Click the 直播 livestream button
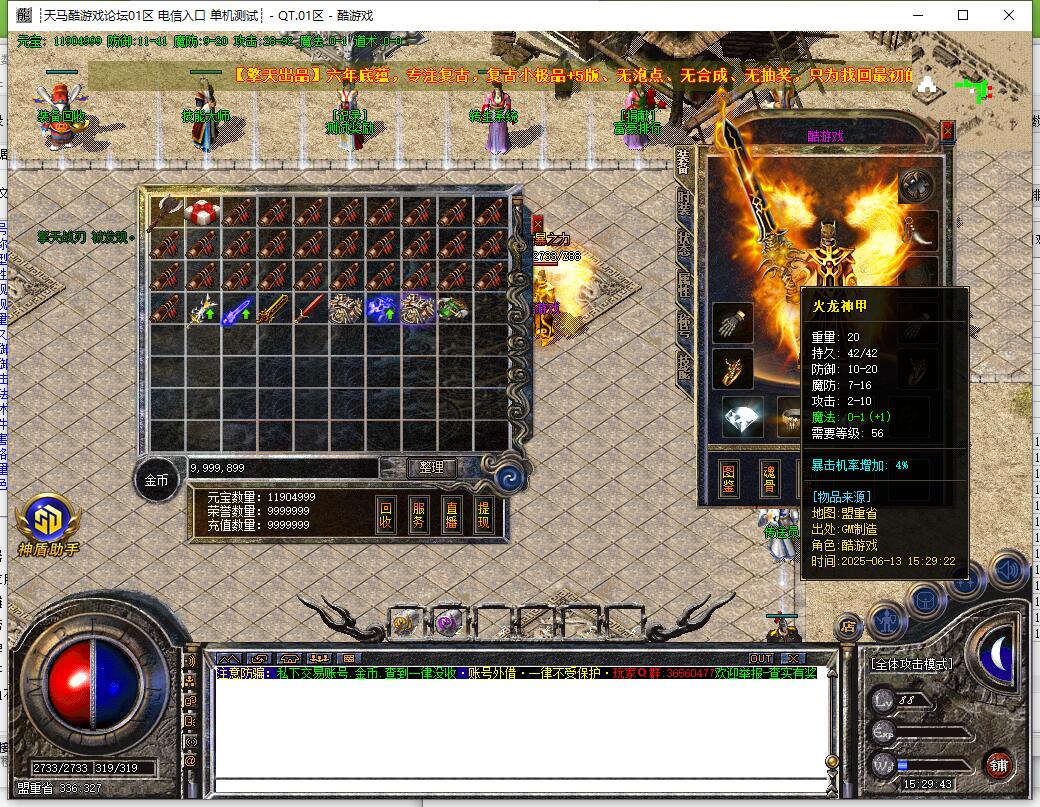Screen dimensions: 1040x807 point(451,515)
